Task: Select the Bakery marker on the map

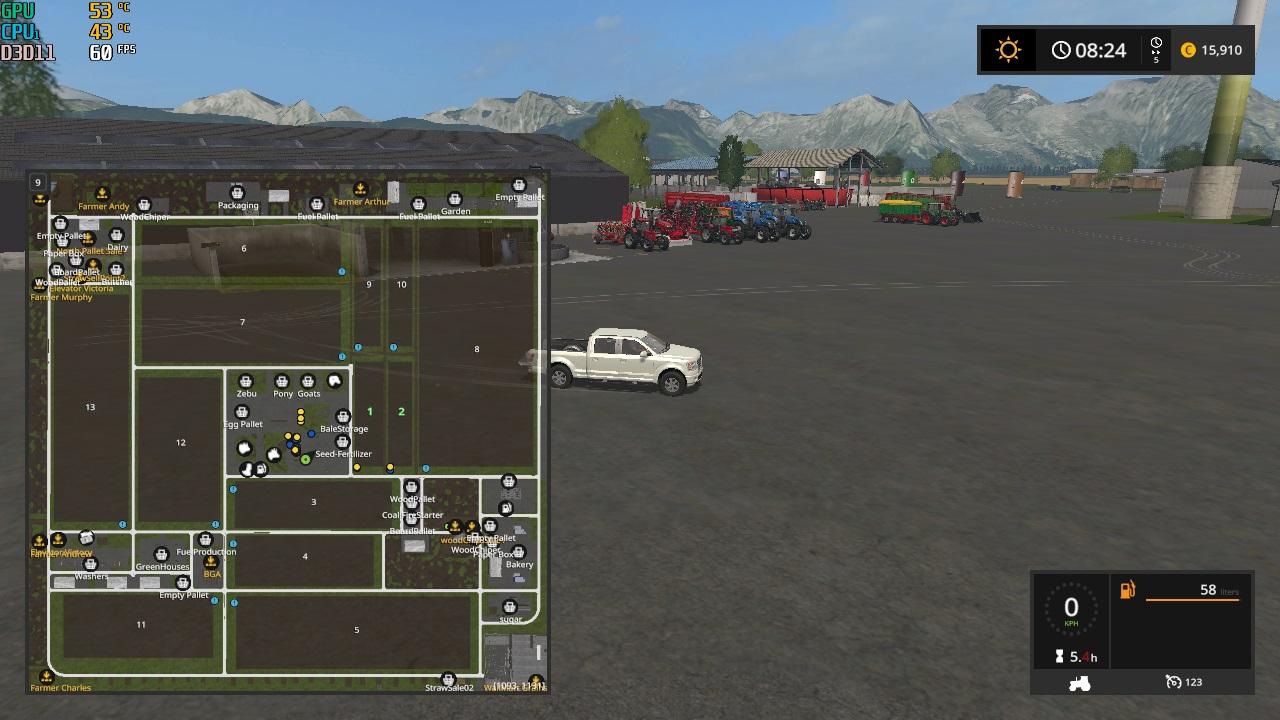Action: 519,552
